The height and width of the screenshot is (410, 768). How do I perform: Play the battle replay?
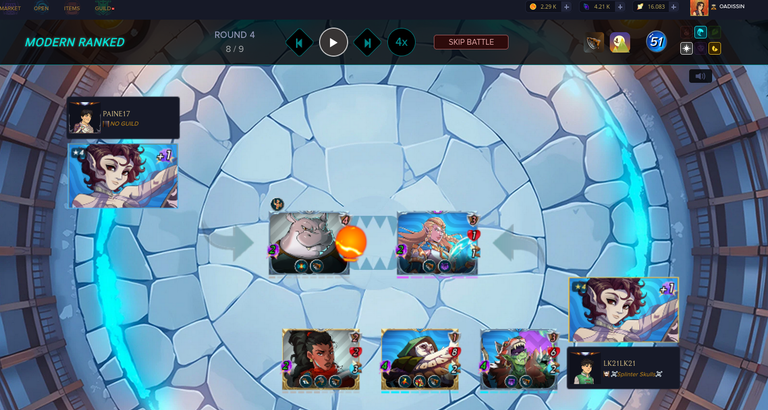(333, 42)
